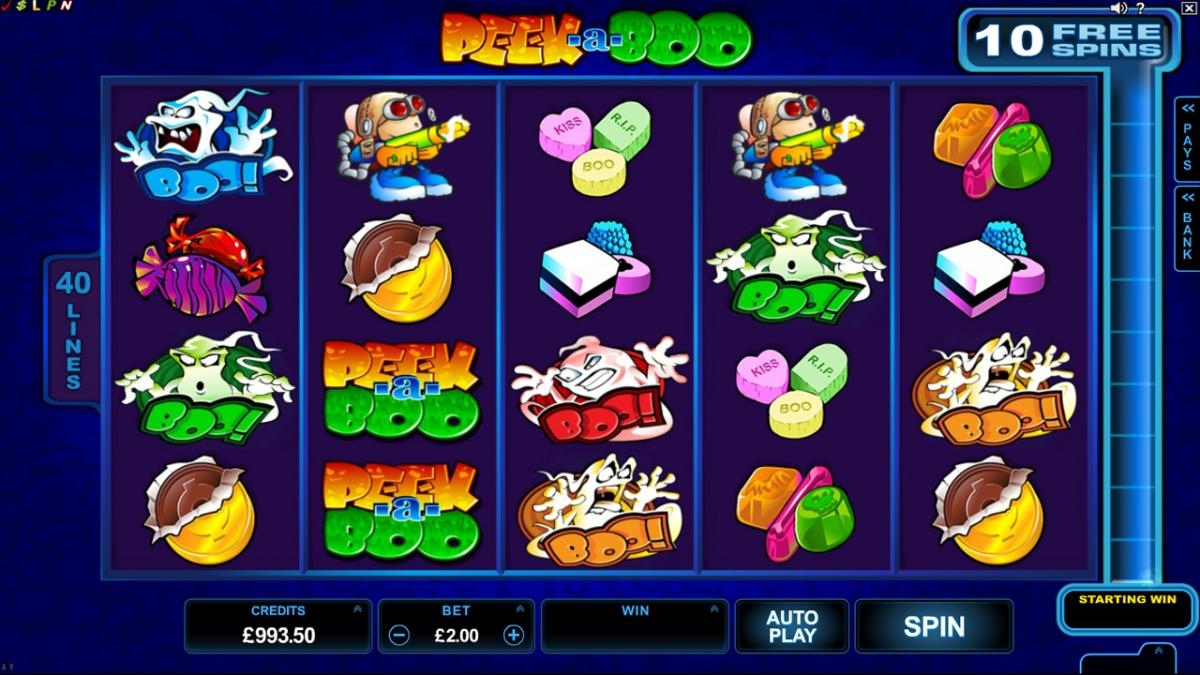The height and width of the screenshot is (675, 1200).
Task: Open the Auto Play options
Action: coord(791,626)
